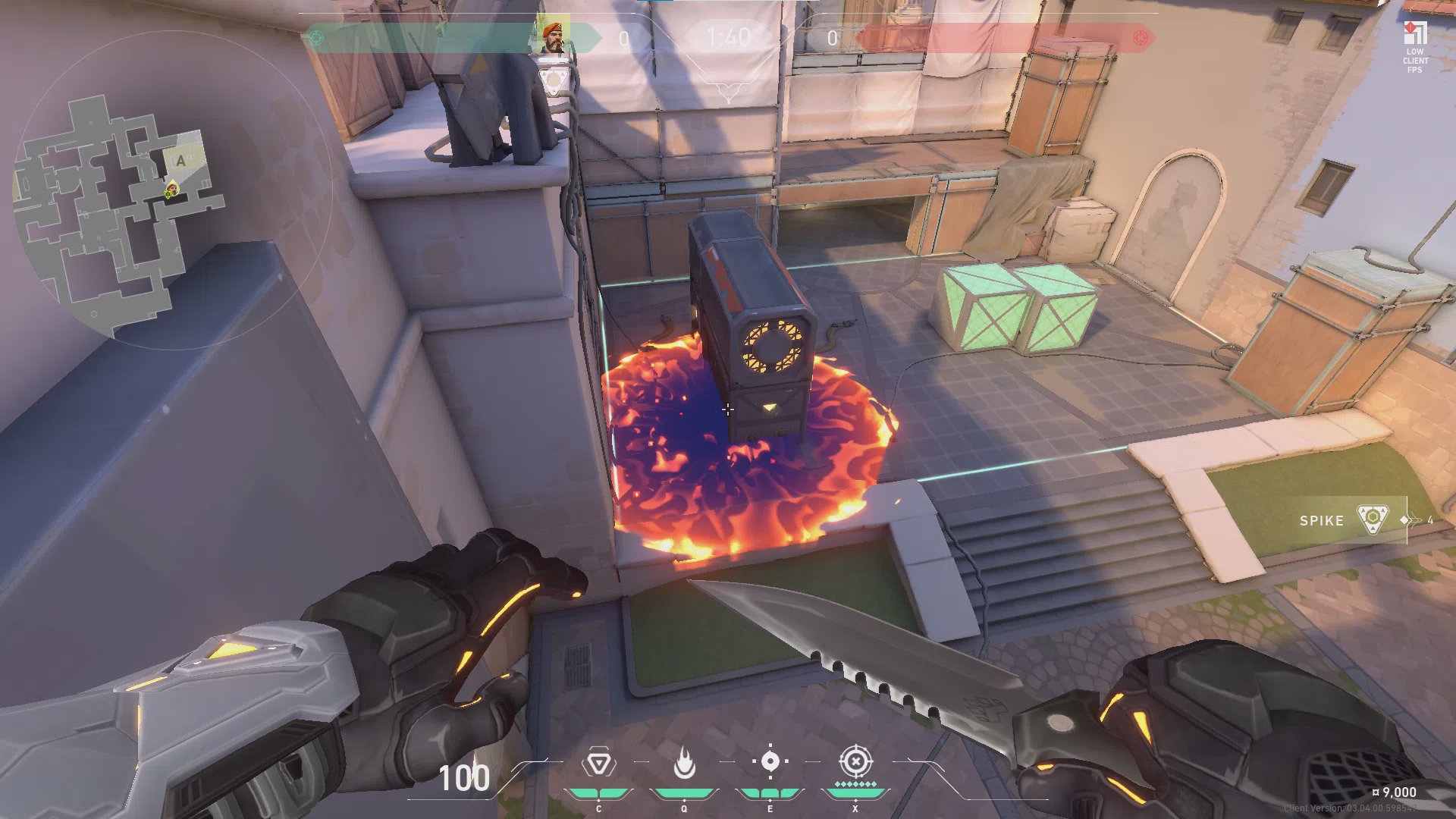Choose the Sky Smoke ability icon
This screenshot has height=819, width=1456.
pos(770,761)
